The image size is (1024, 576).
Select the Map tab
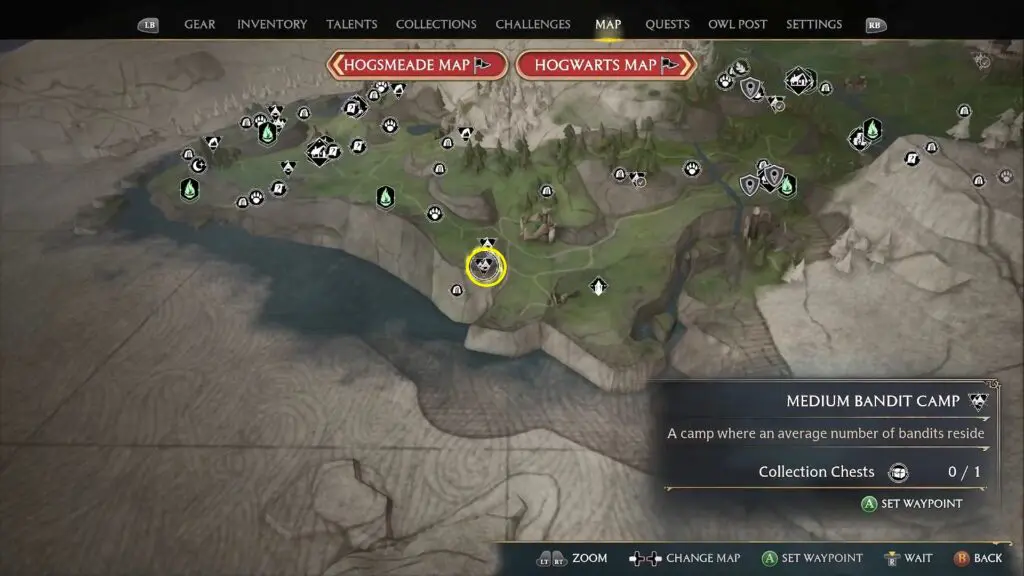click(x=608, y=24)
